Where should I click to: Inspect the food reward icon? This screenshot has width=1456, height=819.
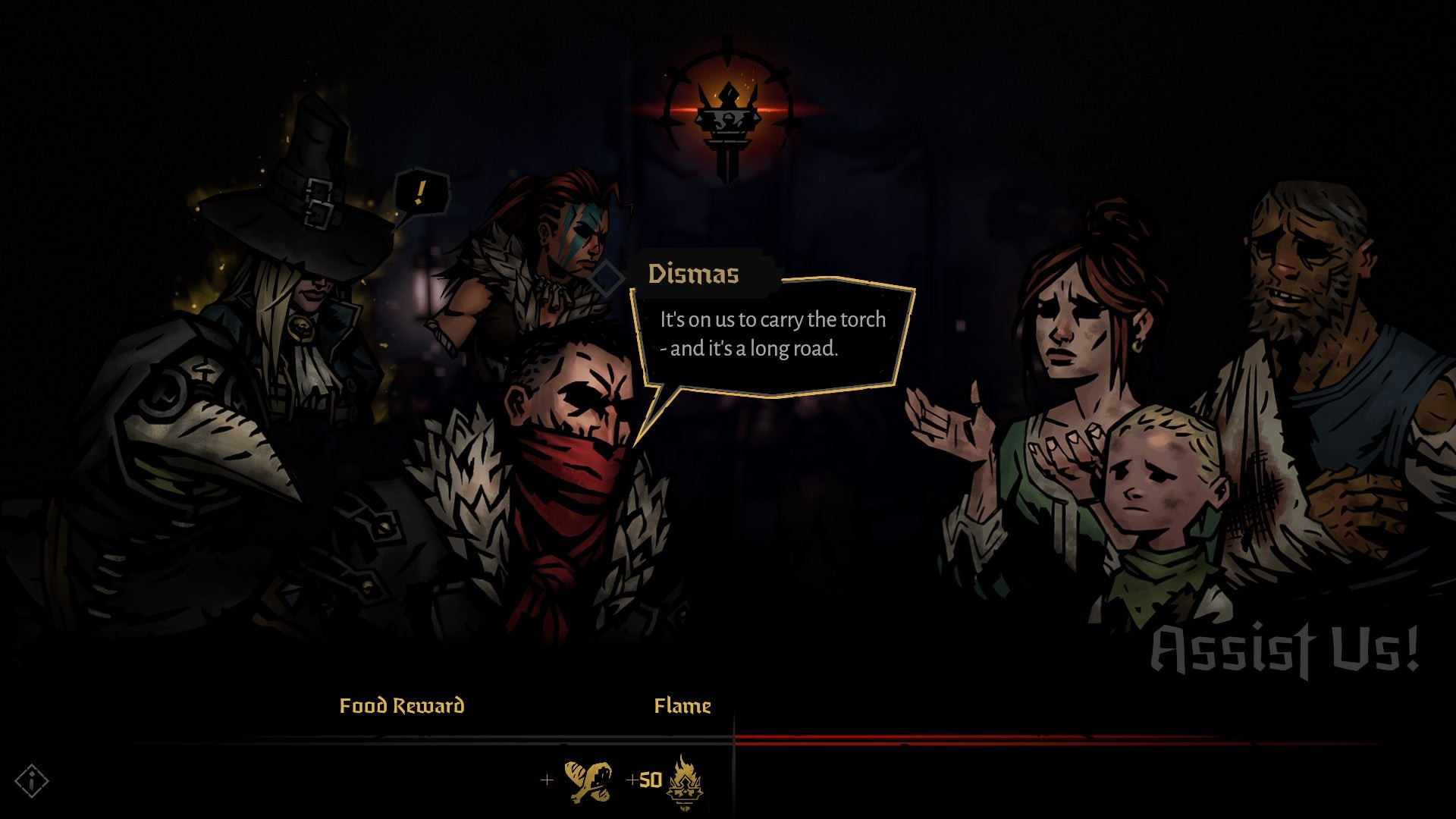(x=588, y=781)
